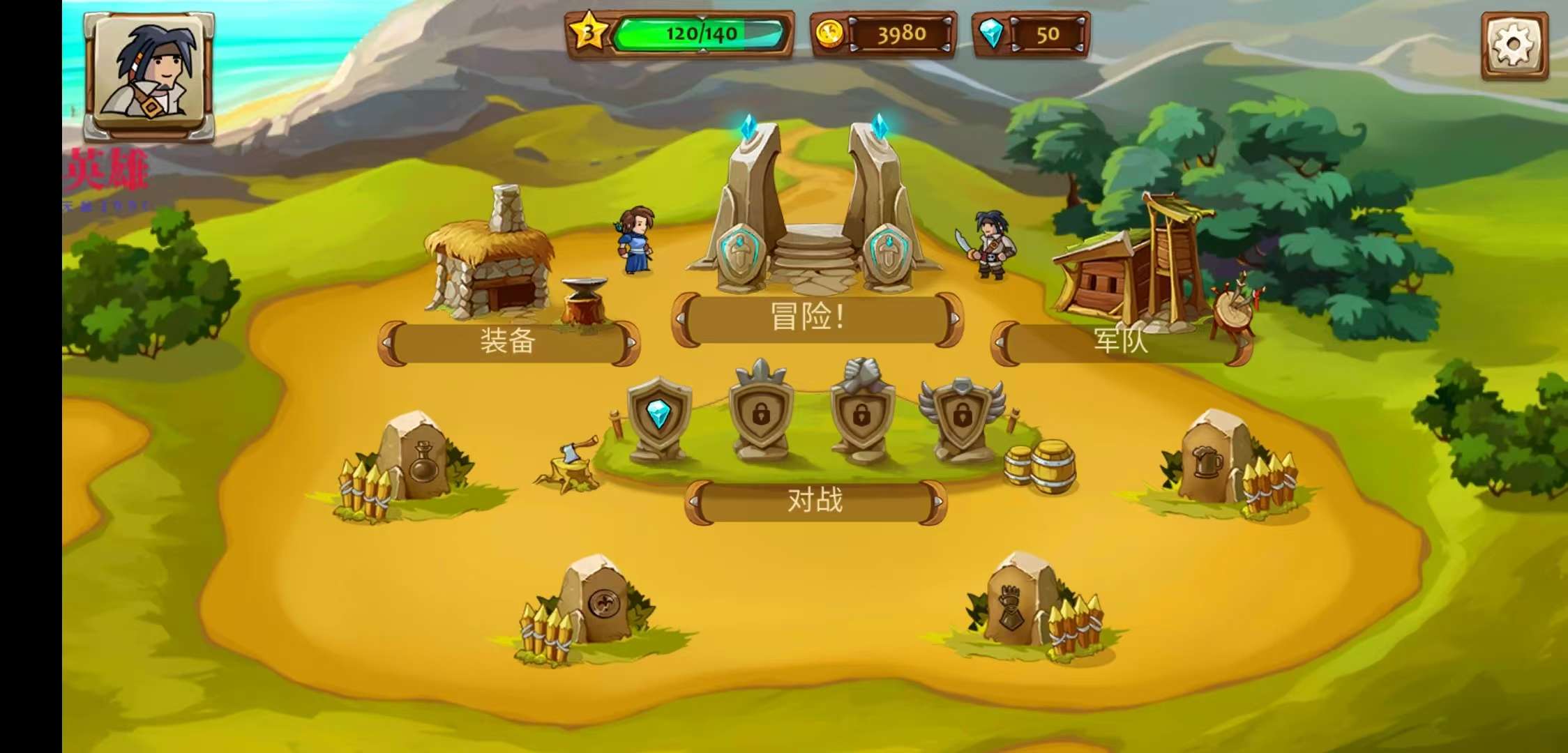Open the gear settings menu
The height and width of the screenshot is (753, 1568).
click(1514, 45)
